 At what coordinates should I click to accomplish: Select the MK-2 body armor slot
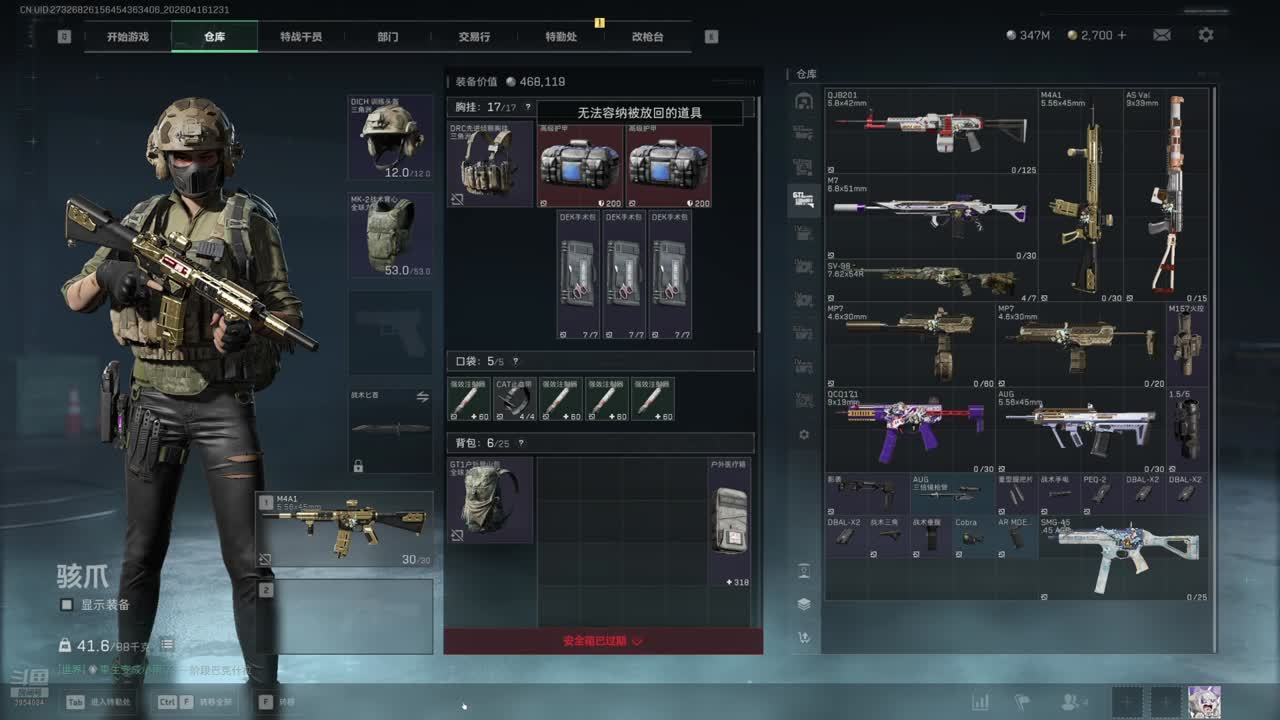(x=390, y=236)
